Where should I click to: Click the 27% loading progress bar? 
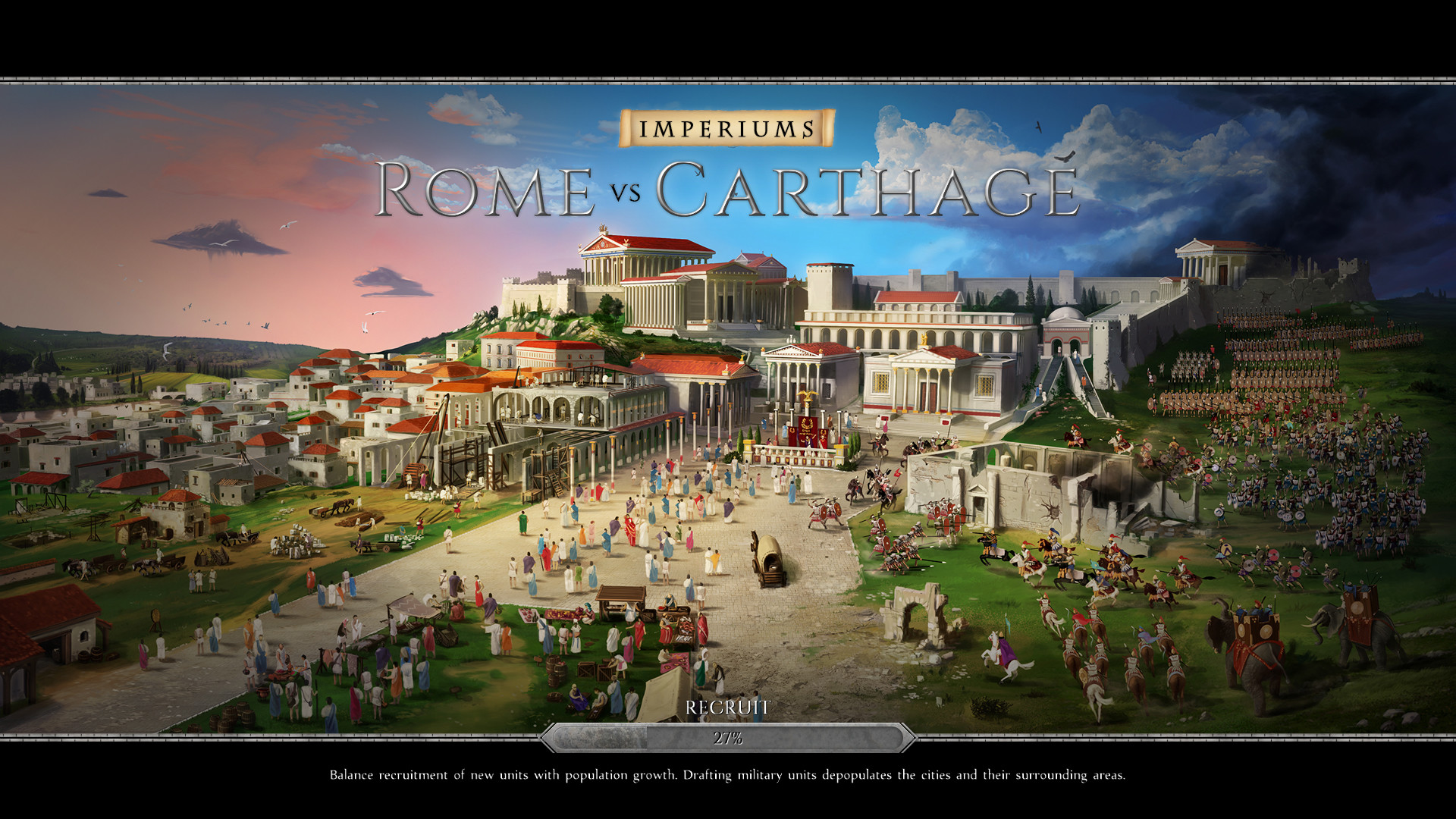pos(726,737)
